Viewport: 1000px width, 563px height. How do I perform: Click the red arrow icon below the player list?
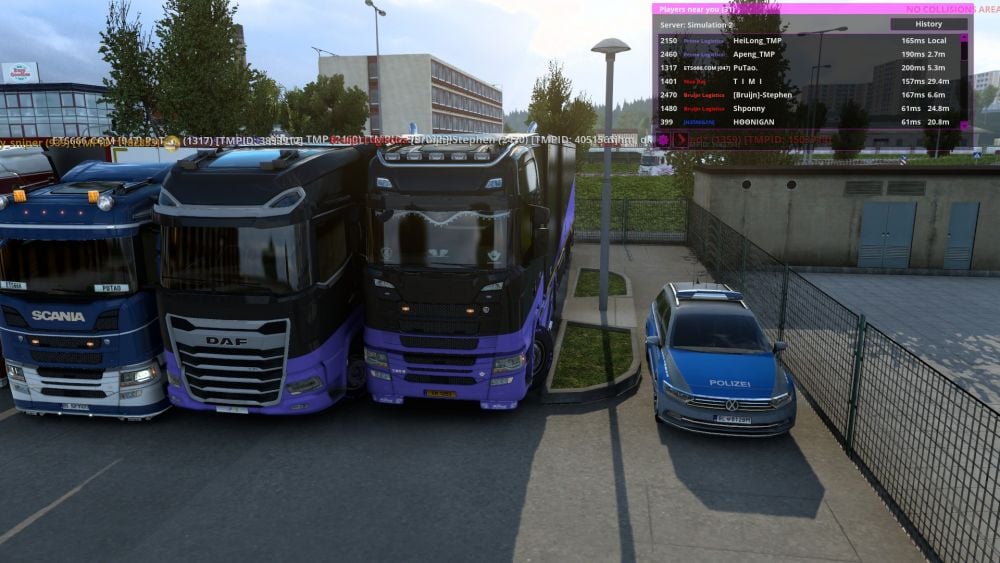(x=680, y=139)
